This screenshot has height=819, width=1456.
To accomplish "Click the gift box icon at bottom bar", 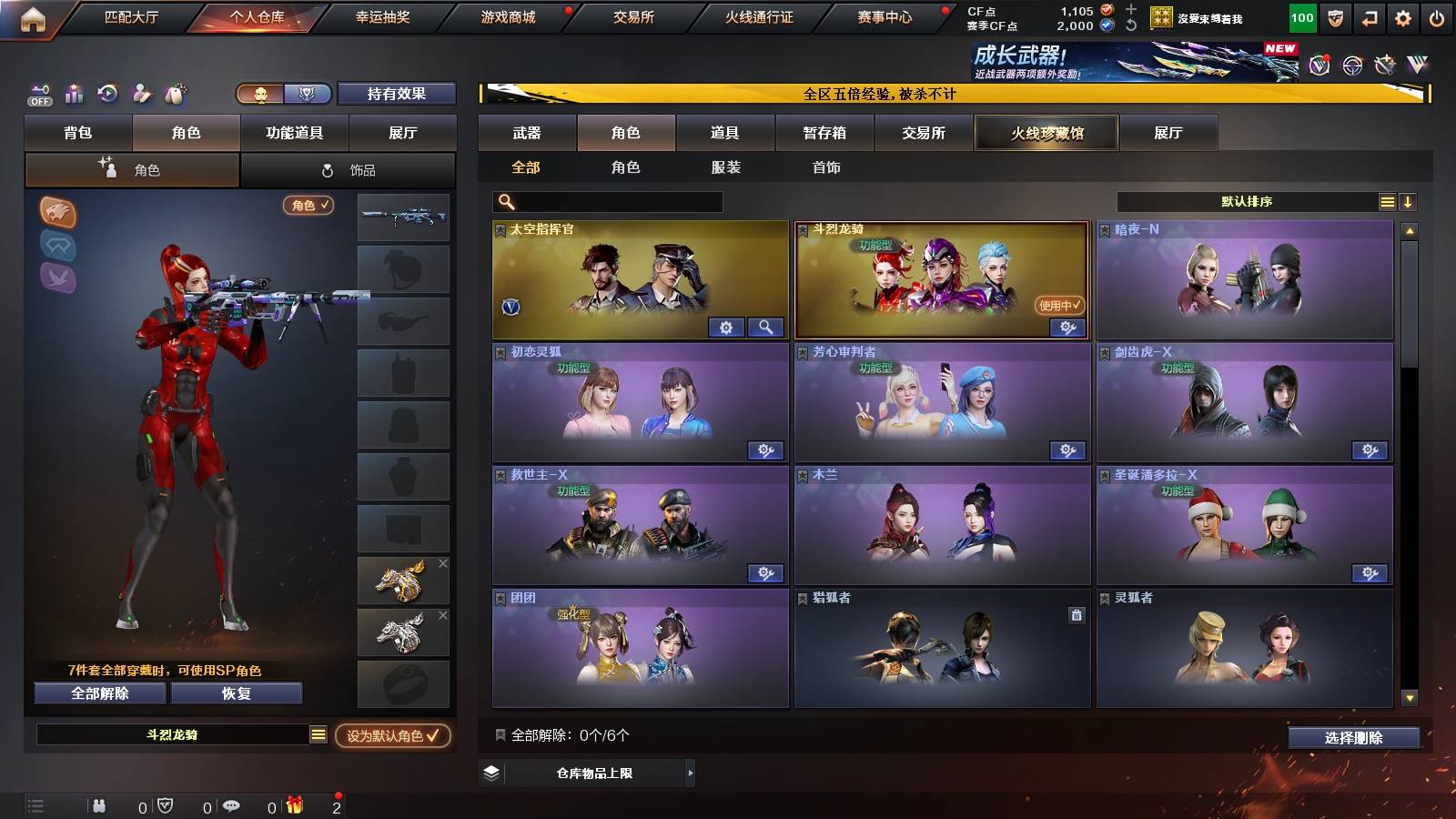I will tap(295, 805).
